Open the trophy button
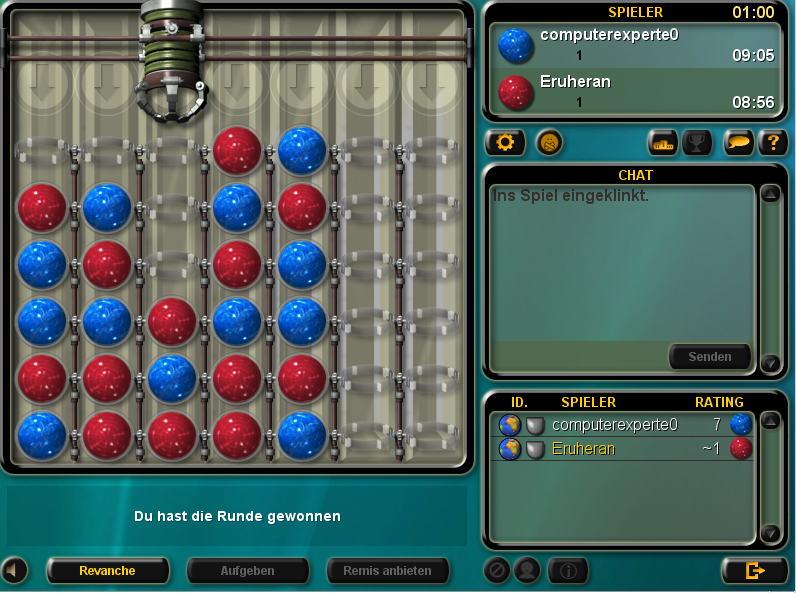796x593 pixels. click(x=696, y=143)
